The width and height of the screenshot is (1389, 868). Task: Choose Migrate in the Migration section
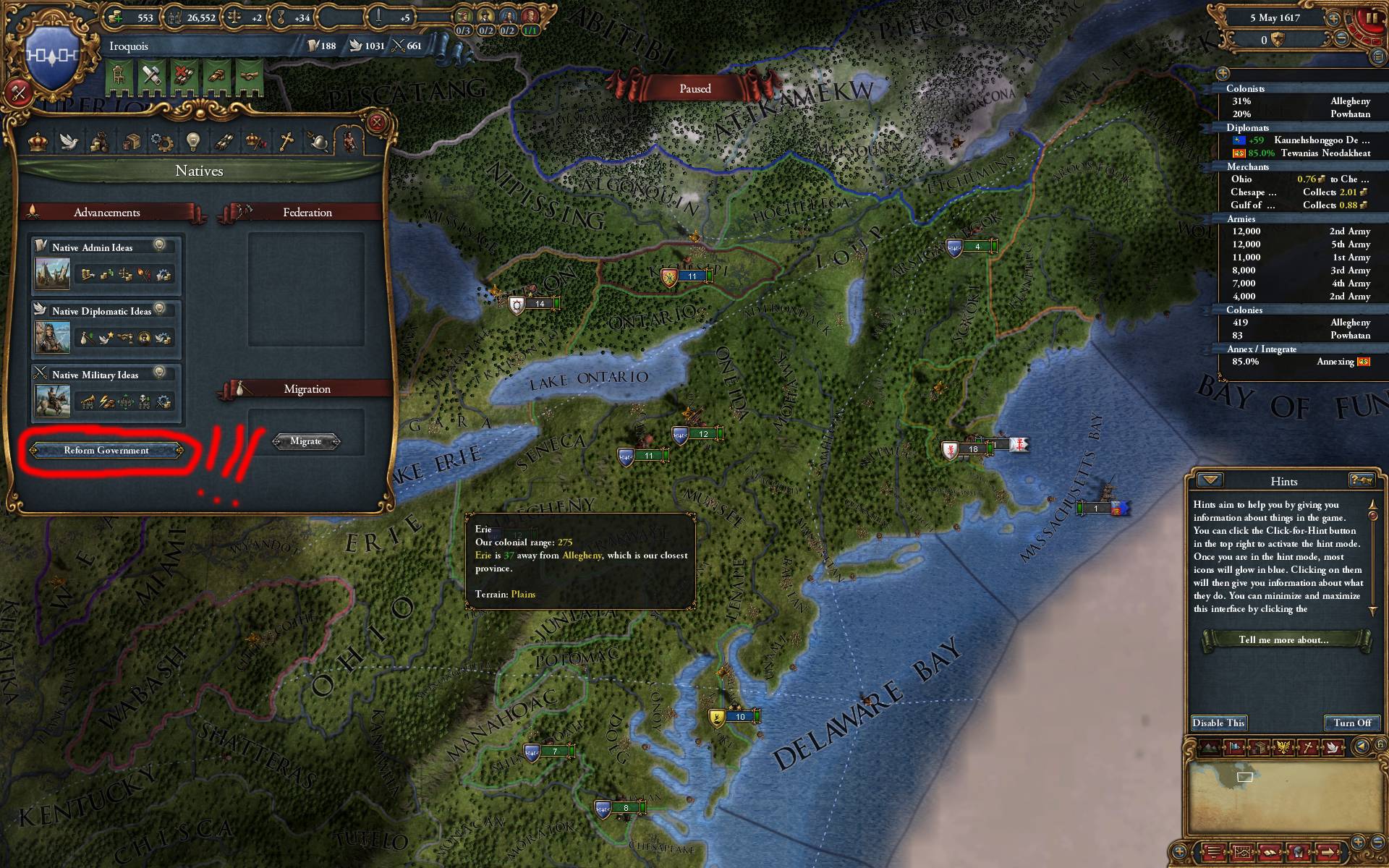coord(305,441)
